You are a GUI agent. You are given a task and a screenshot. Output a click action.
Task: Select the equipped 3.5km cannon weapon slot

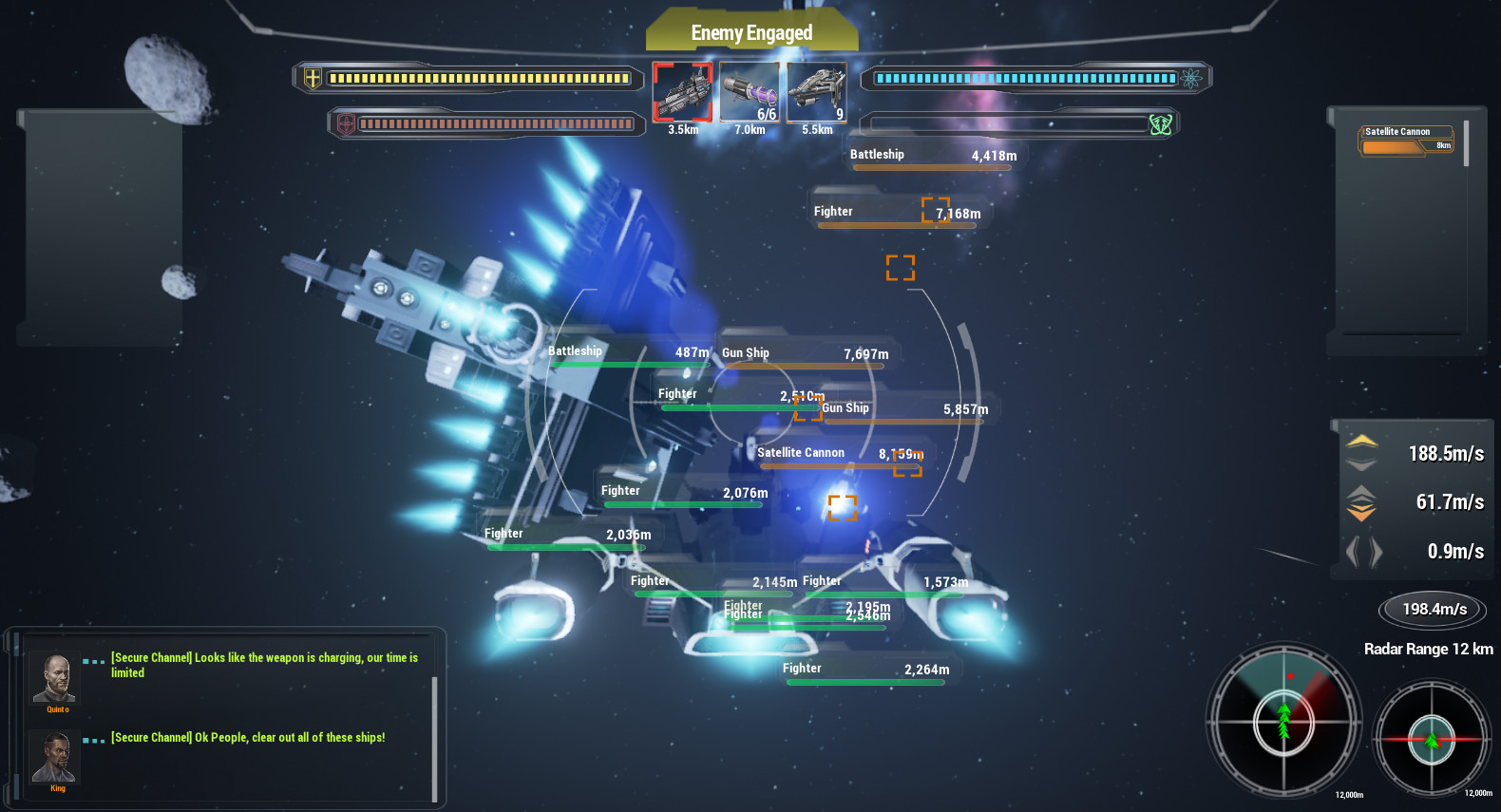tap(683, 91)
